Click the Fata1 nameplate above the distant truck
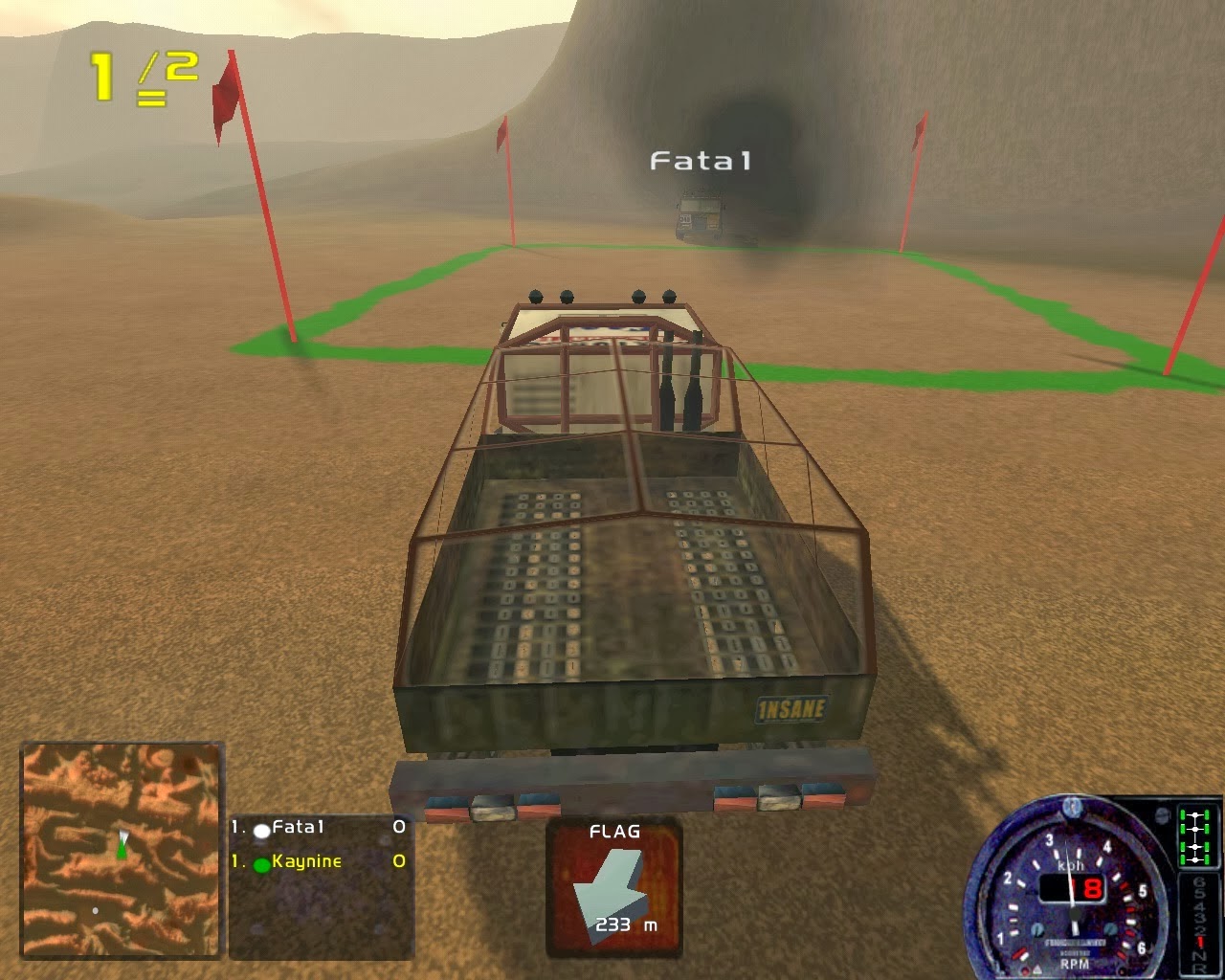 [x=700, y=161]
